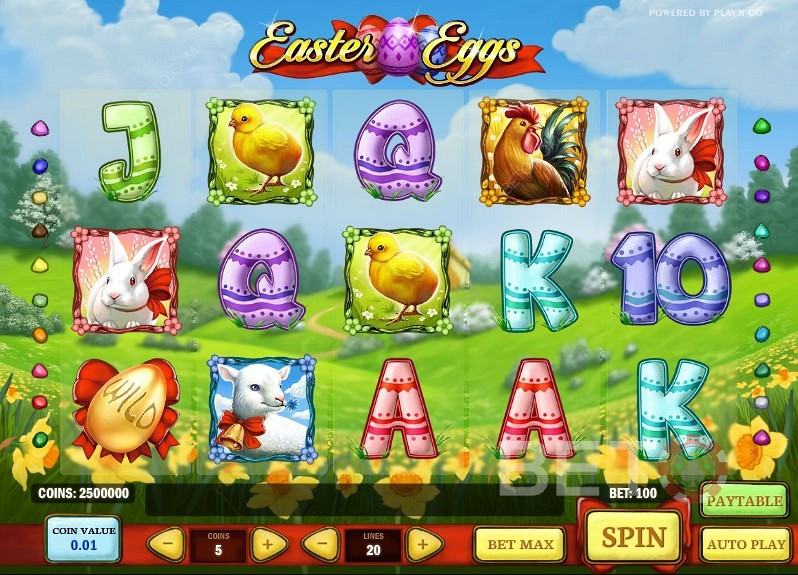Select the BET MAX button
This screenshot has width=798, height=575.
(x=519, y=545)
